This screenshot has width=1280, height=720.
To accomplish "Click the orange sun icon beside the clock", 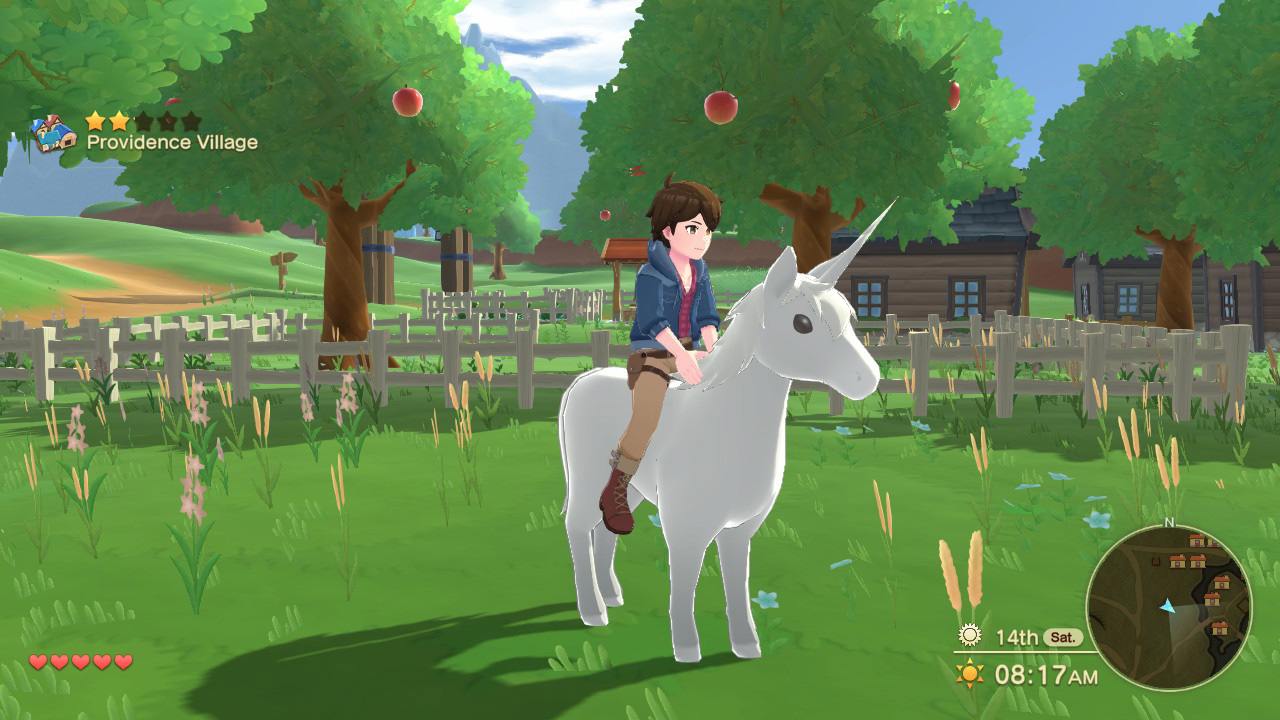I will [969, 672].
